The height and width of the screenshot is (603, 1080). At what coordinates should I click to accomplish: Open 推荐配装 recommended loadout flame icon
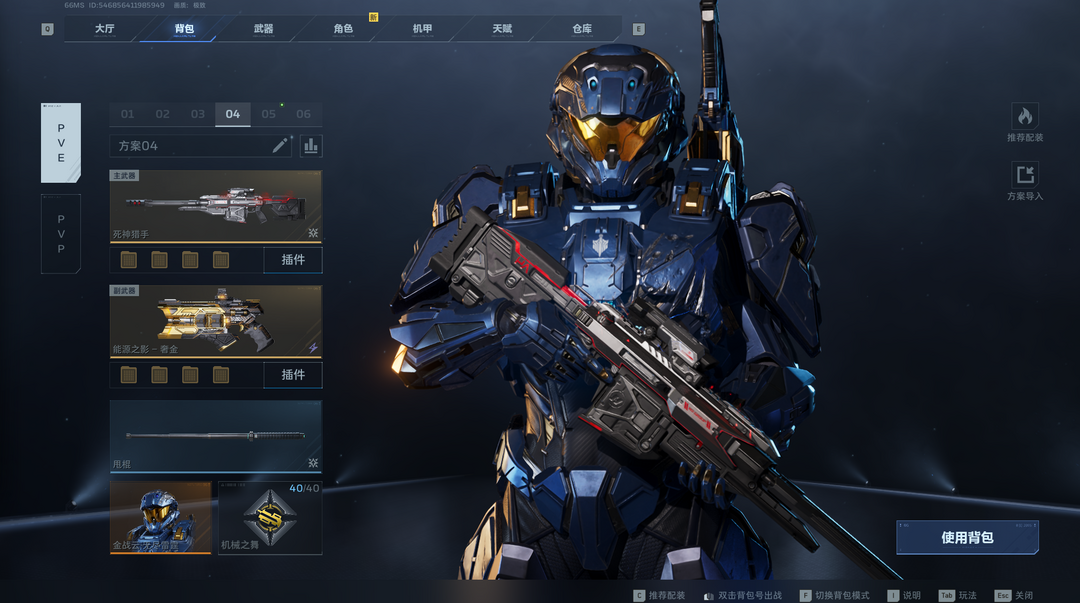[x=1025, y=117]
